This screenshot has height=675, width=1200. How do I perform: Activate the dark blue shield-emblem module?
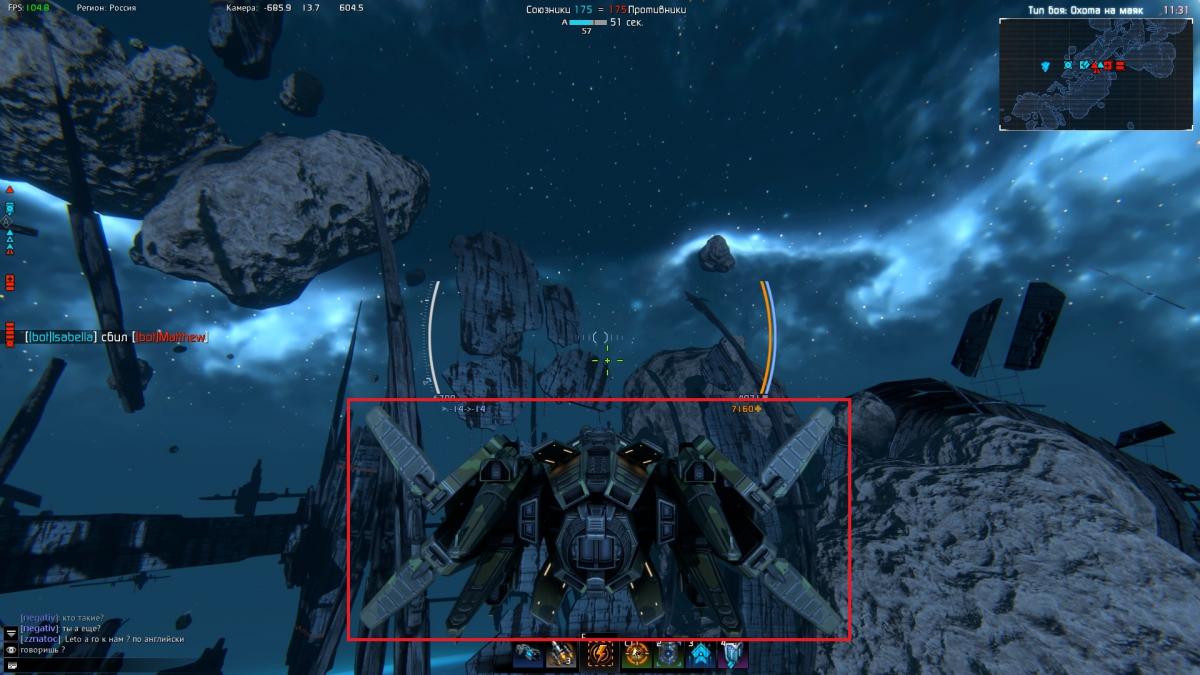667,655
